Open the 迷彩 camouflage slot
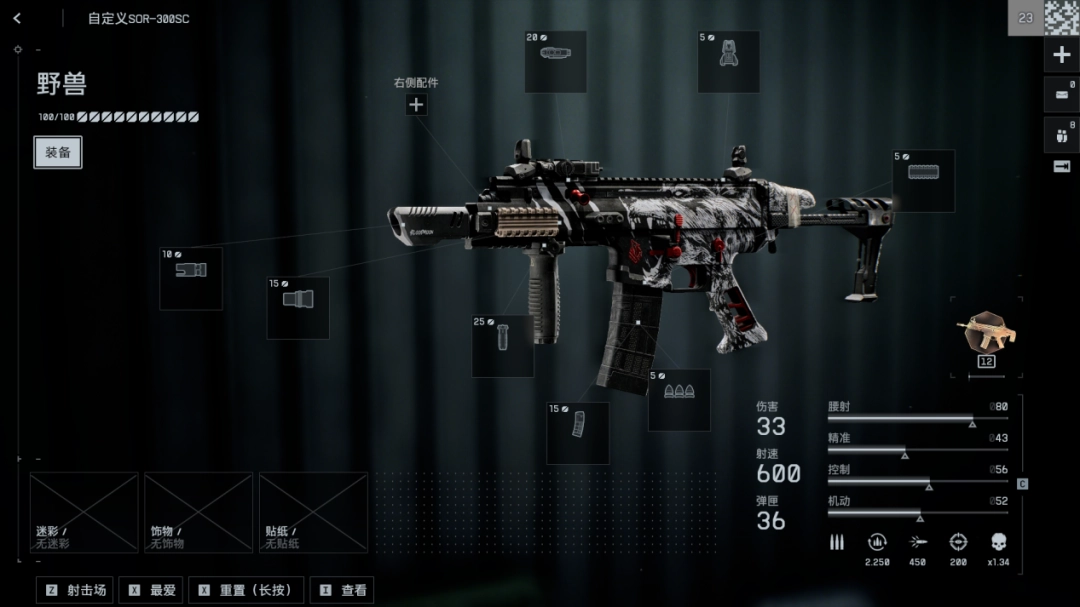Image resolution: width=1080 pixels, height=607 pixels. pyautogui.click(x=84, y=512)
